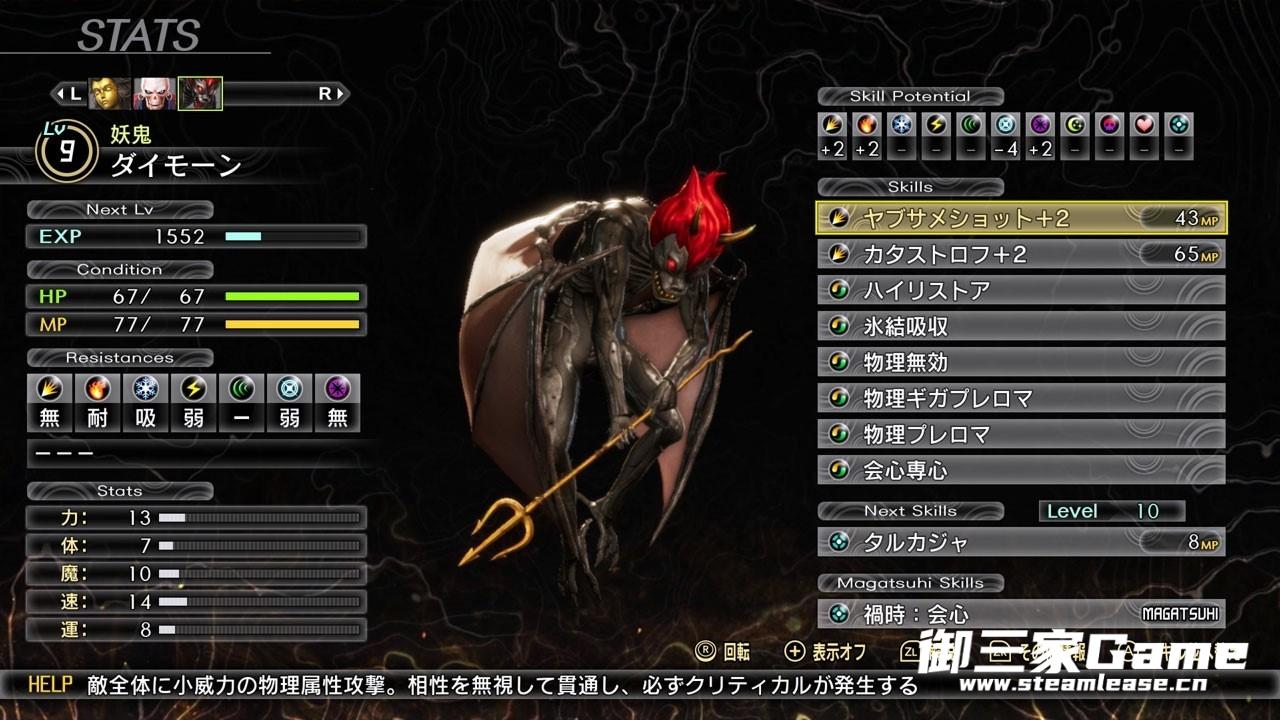Select the 氷結吸収 skill entry
The height and width of the screenshot is (720, 1280).
1020,326
